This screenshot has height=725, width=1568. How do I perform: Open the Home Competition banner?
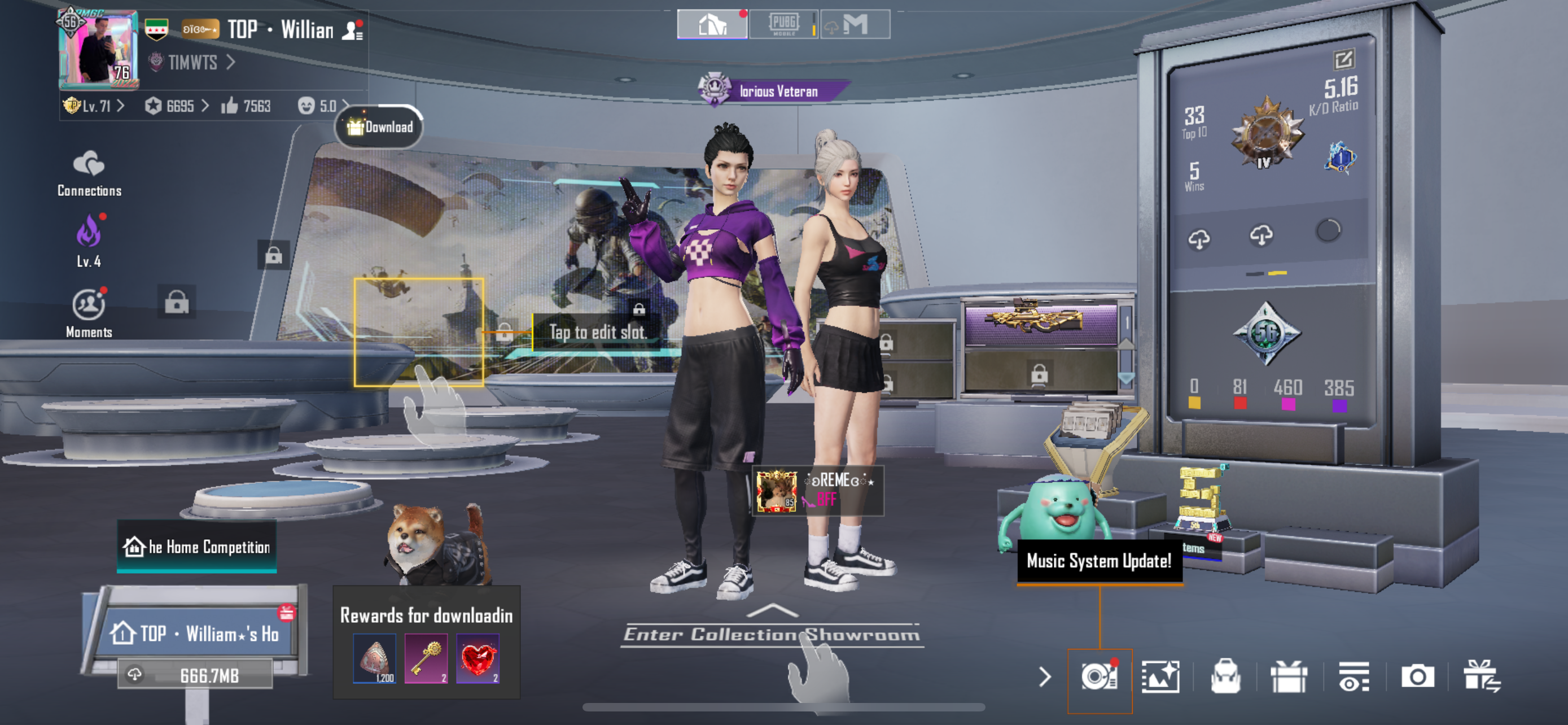point(196,547)
